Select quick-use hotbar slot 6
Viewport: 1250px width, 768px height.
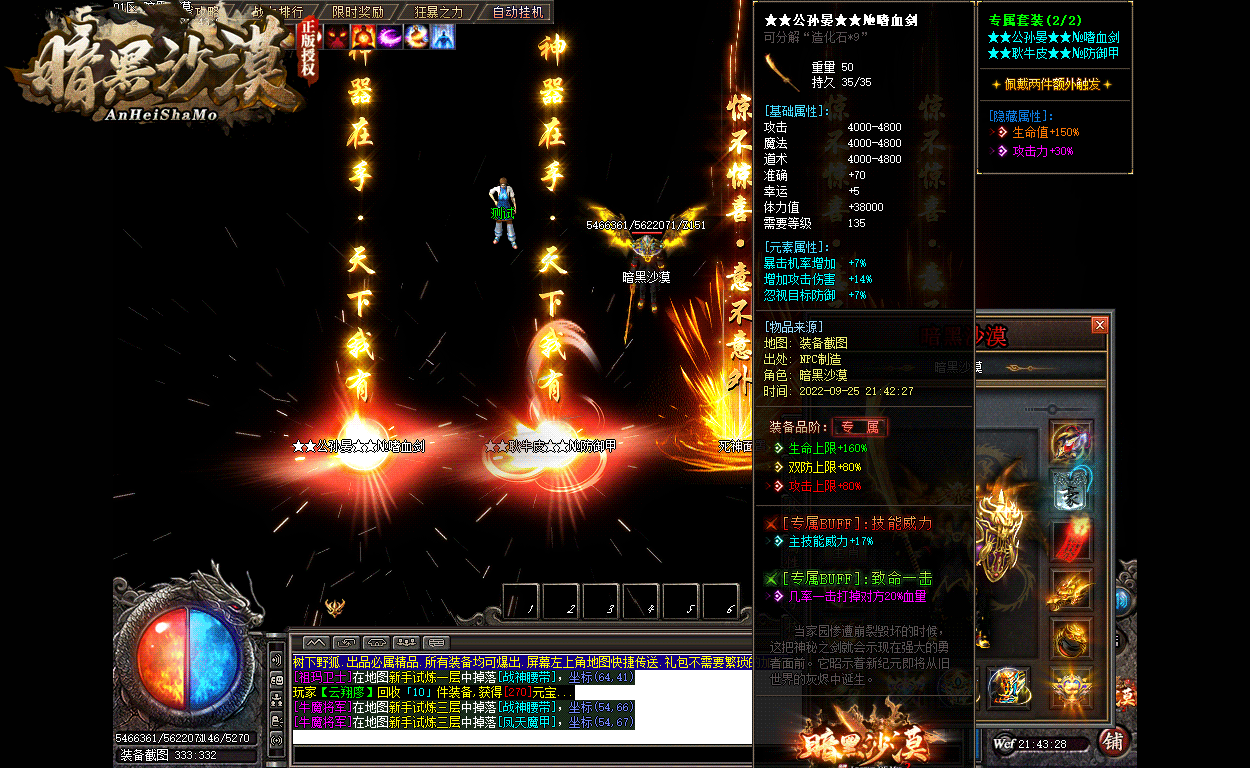721,601
